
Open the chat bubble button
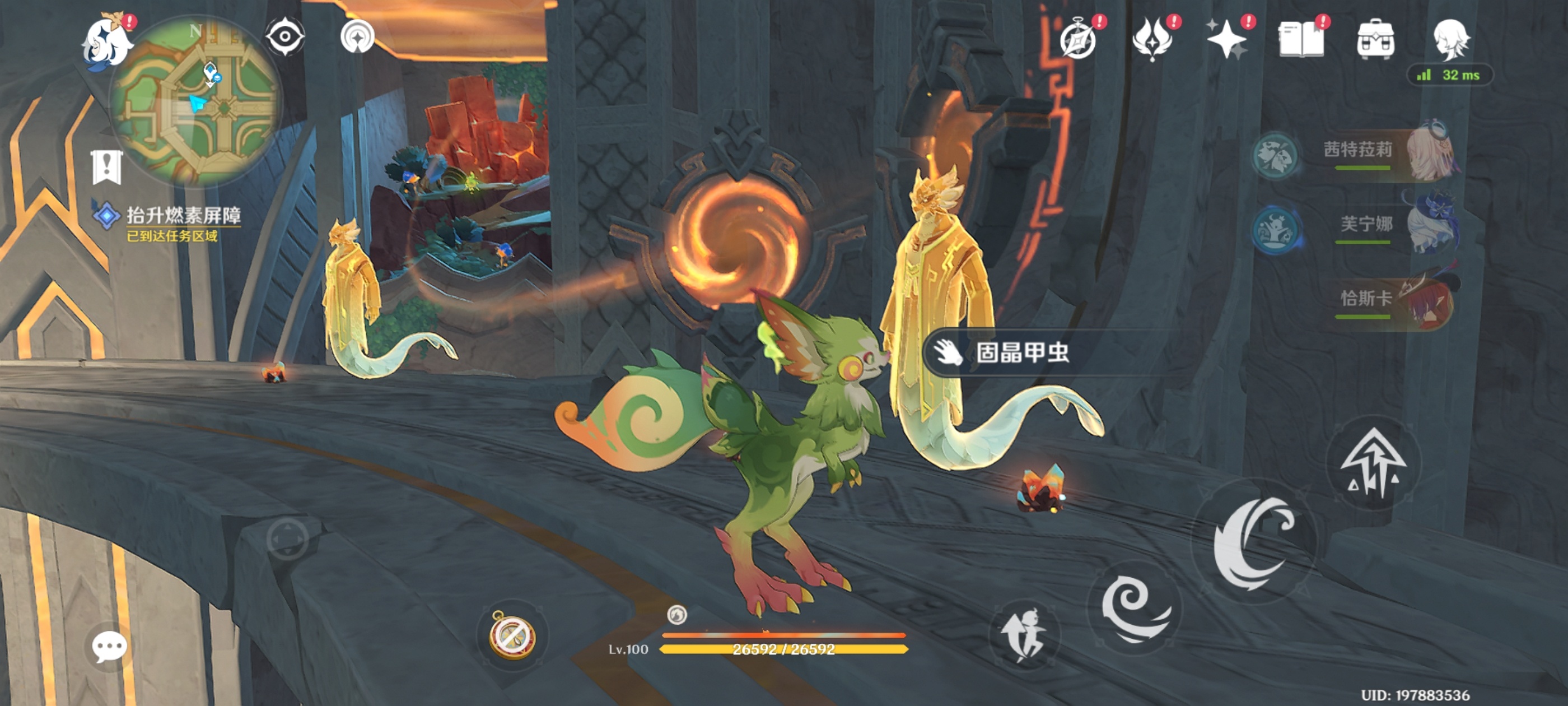110,646
